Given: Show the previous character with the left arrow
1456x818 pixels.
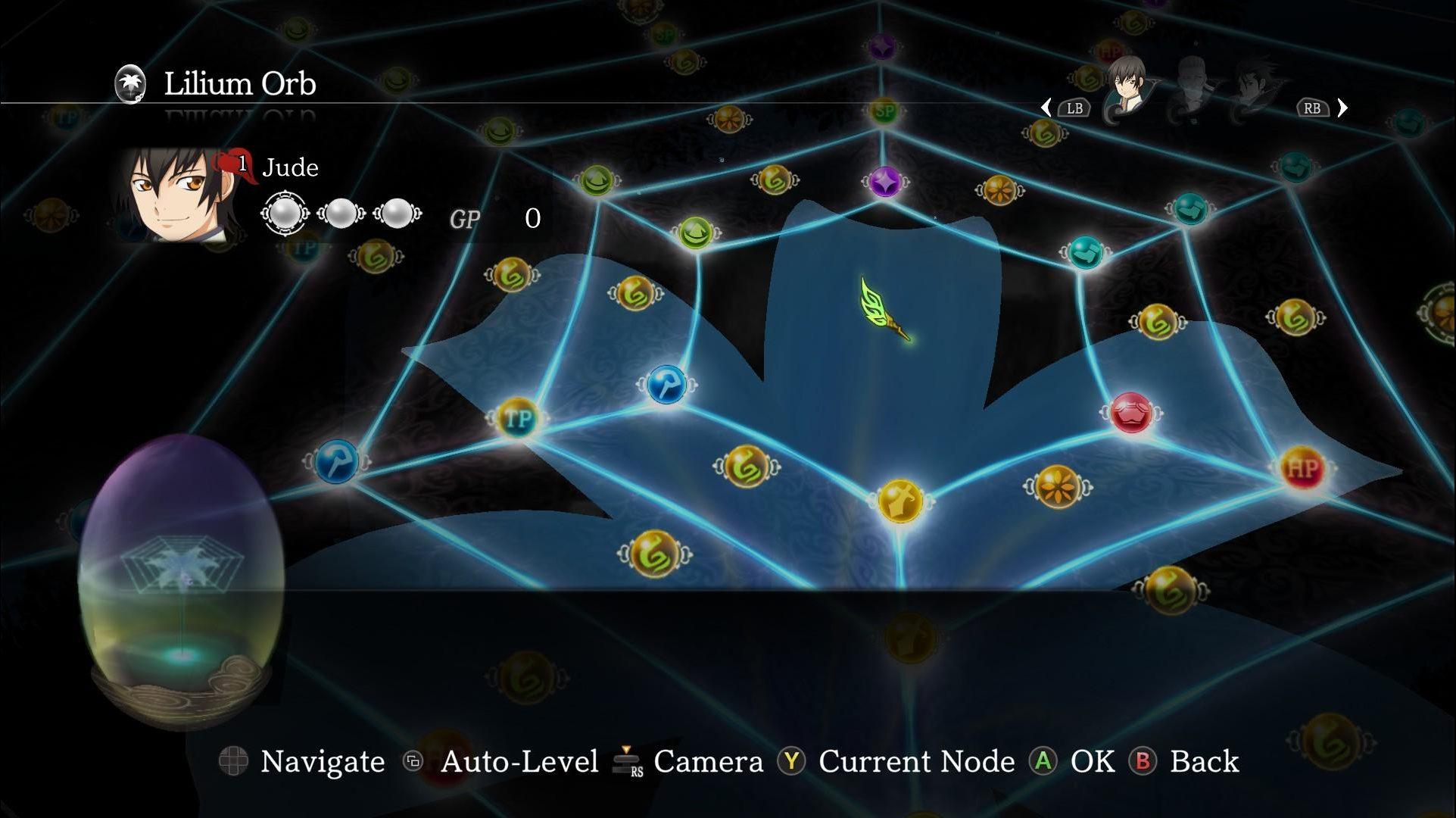Looking at the screenshot, I should (1046, 108).
